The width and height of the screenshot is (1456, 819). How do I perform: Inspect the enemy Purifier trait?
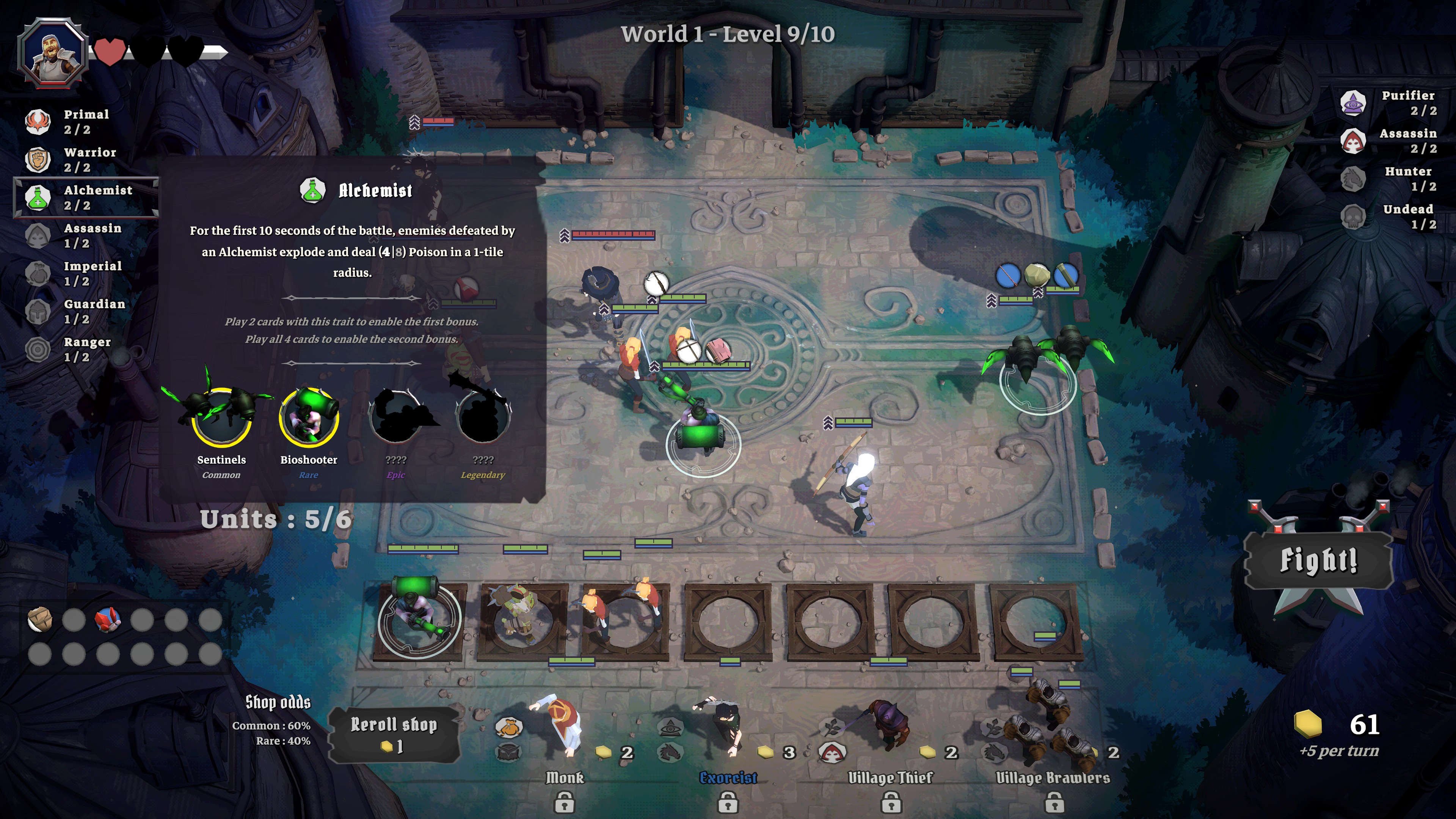click(1390, 102)
